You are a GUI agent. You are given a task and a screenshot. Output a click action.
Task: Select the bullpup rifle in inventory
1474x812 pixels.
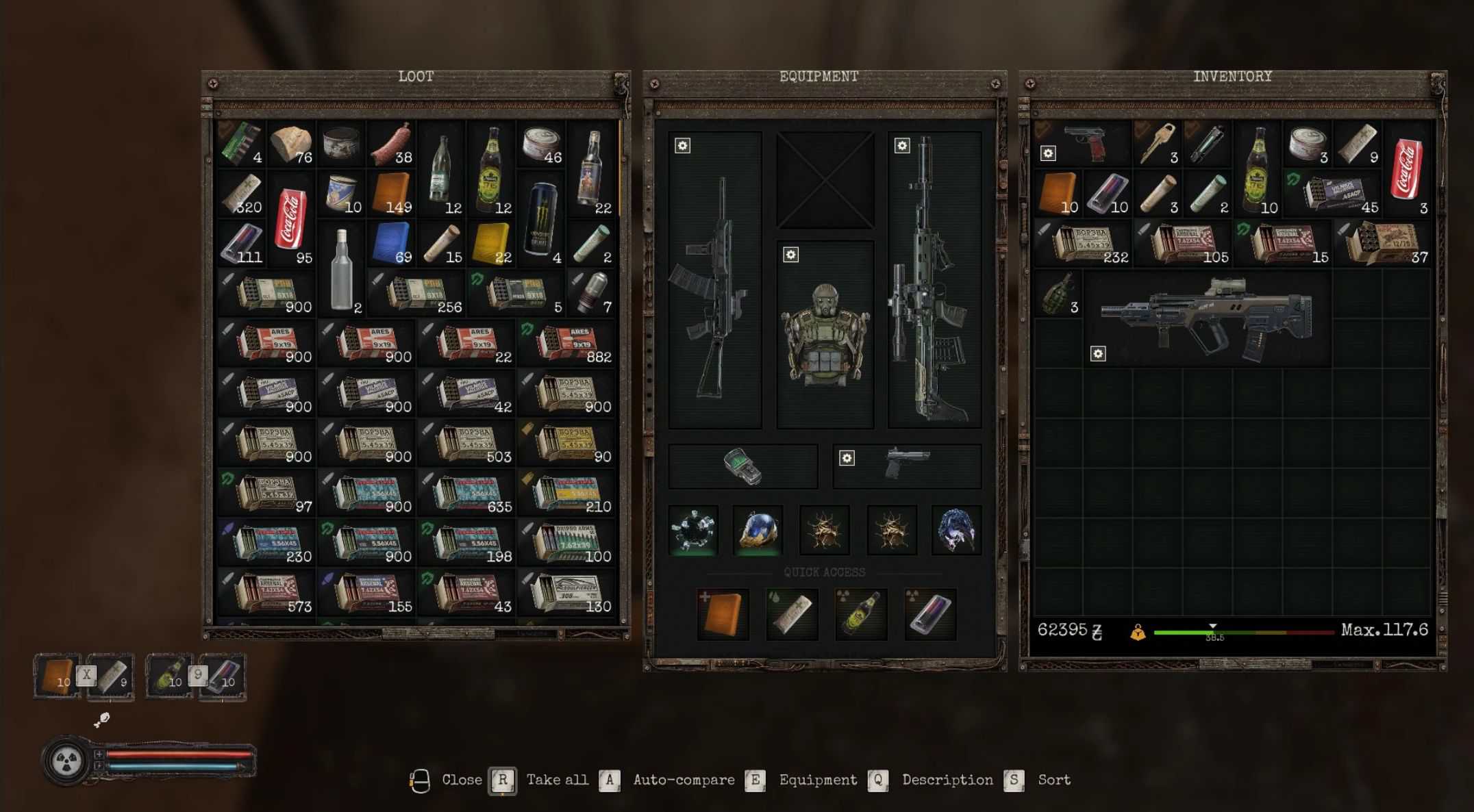[x=1207, y=318]
